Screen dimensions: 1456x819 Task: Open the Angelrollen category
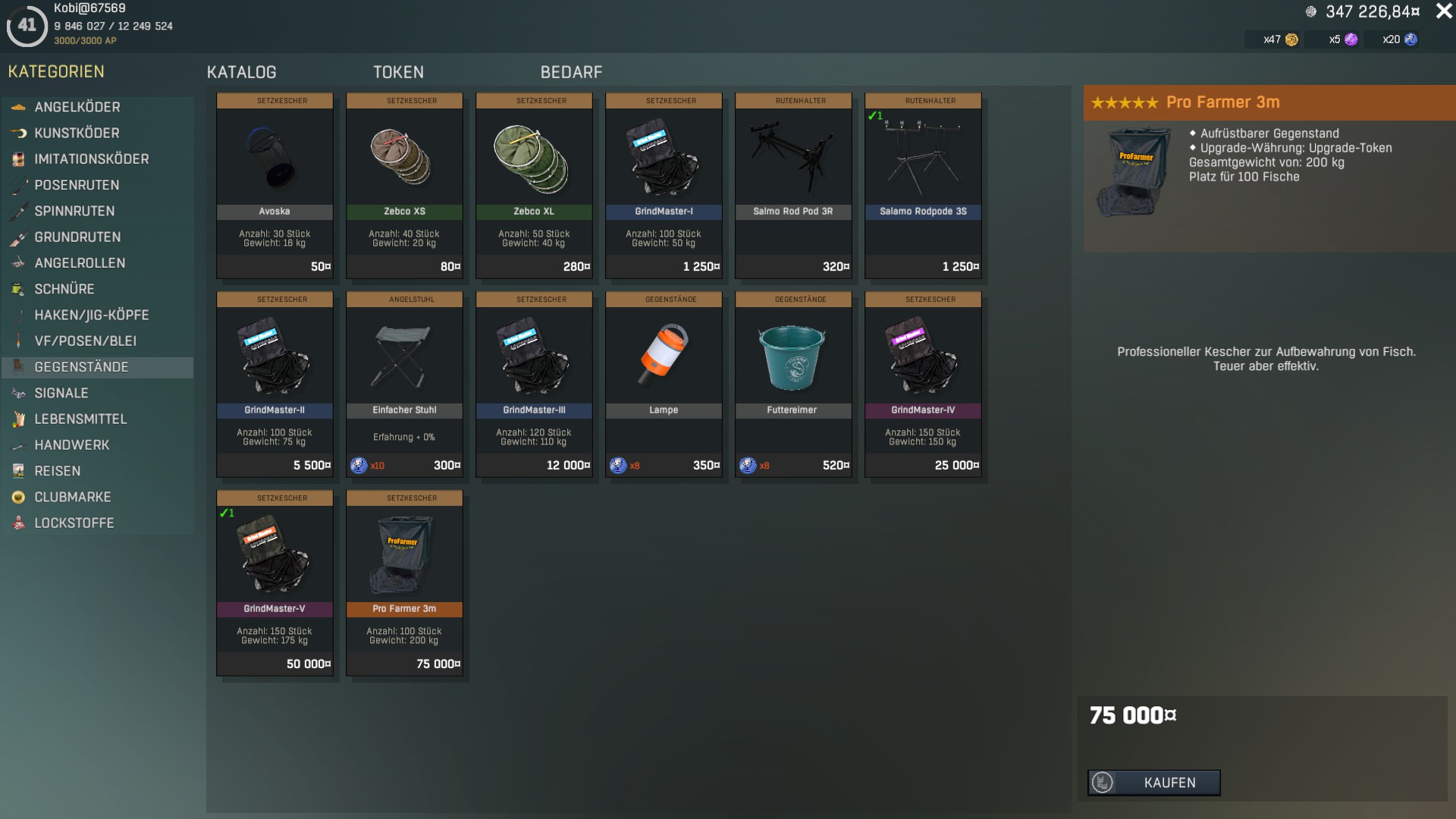(80, 263)
